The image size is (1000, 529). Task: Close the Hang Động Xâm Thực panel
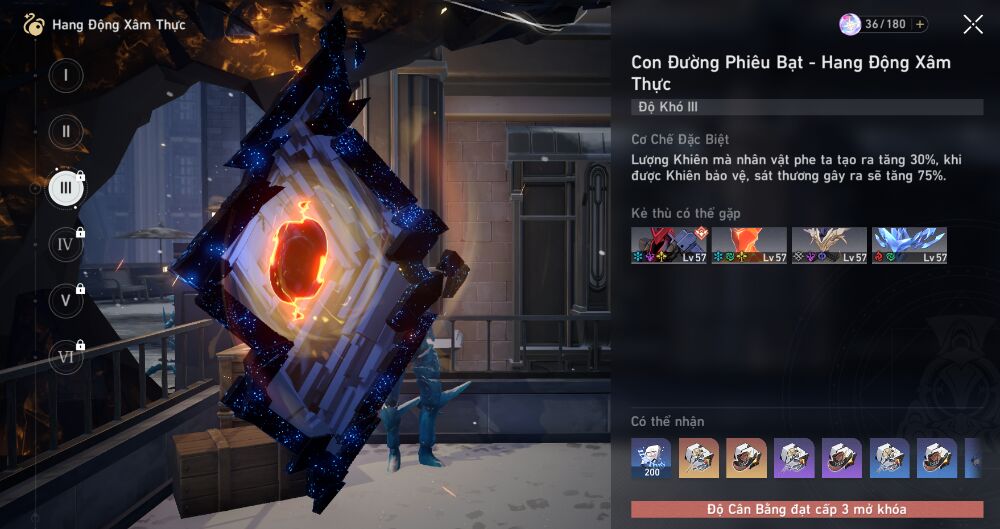973,25
